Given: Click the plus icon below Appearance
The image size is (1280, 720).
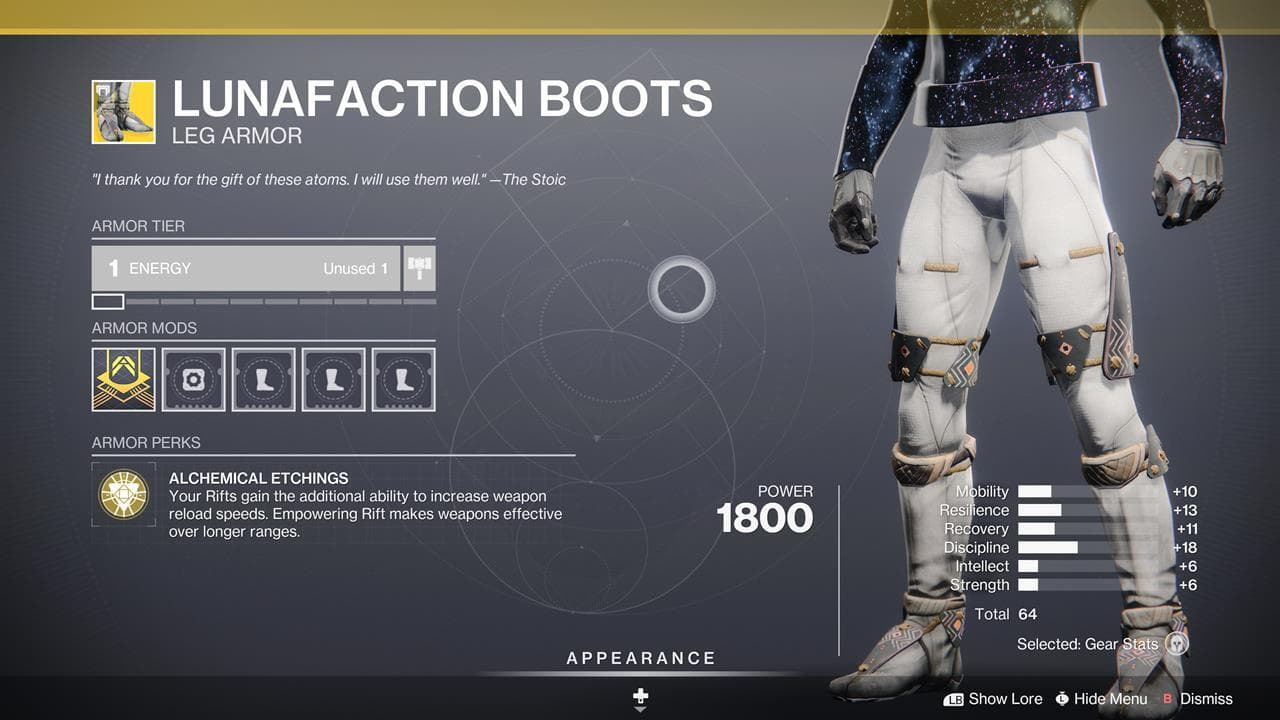Looking at the screenshot, I should click(640, 692).
